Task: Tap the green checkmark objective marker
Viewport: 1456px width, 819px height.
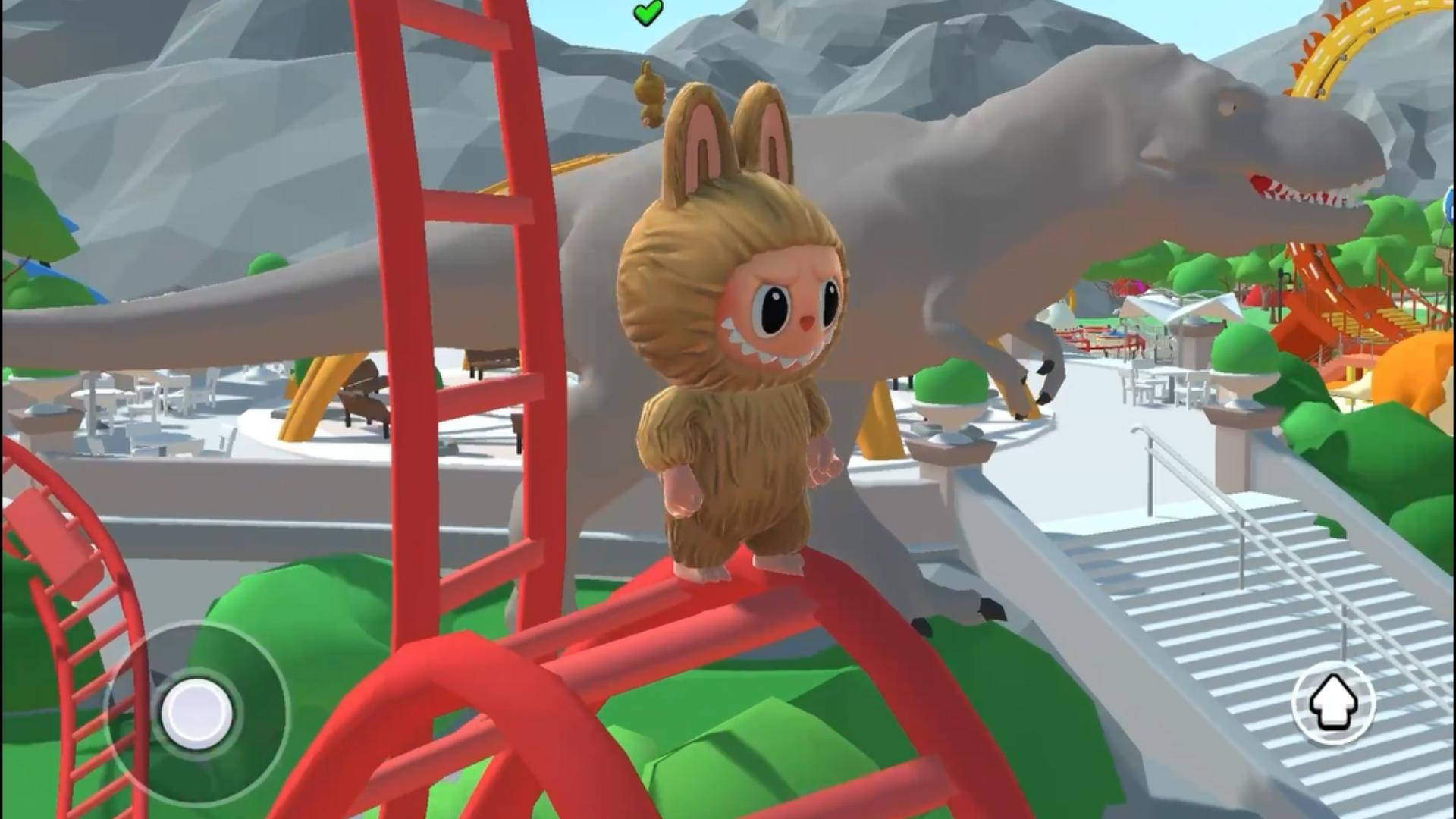Action: click(x=645, y=14)
